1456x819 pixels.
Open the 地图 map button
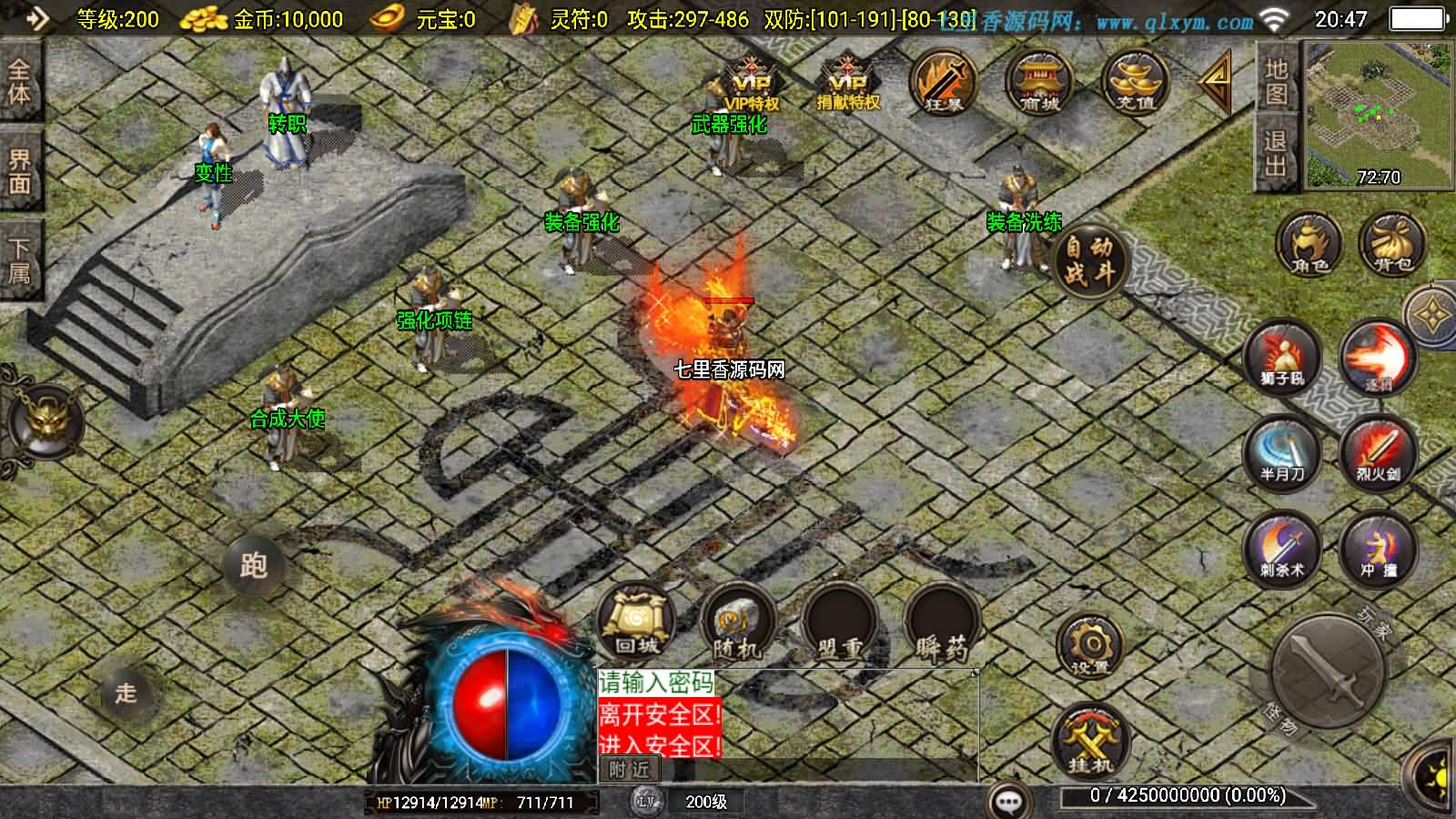pos(1276,80)
